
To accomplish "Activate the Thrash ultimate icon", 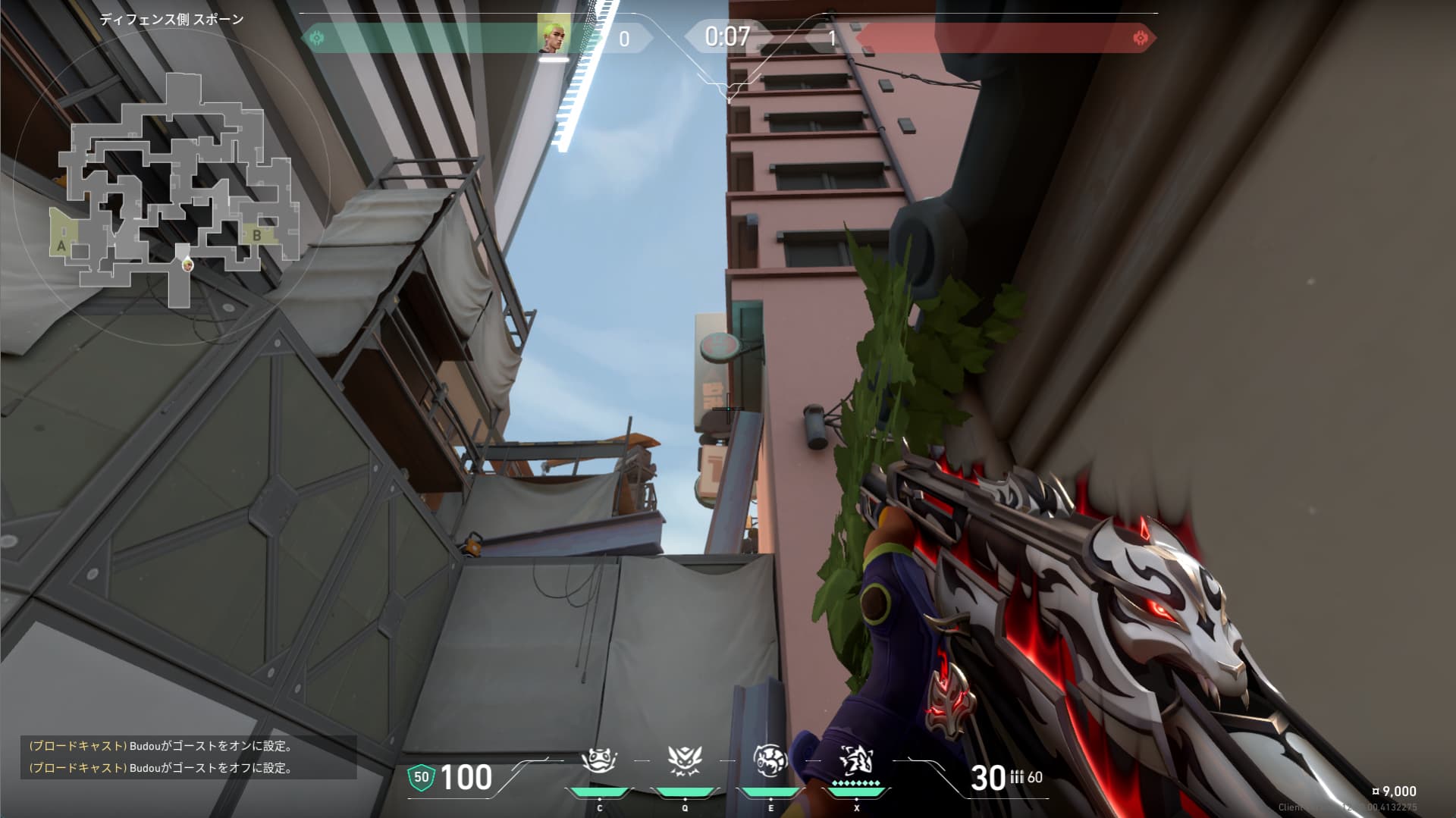I will point(856,760).
